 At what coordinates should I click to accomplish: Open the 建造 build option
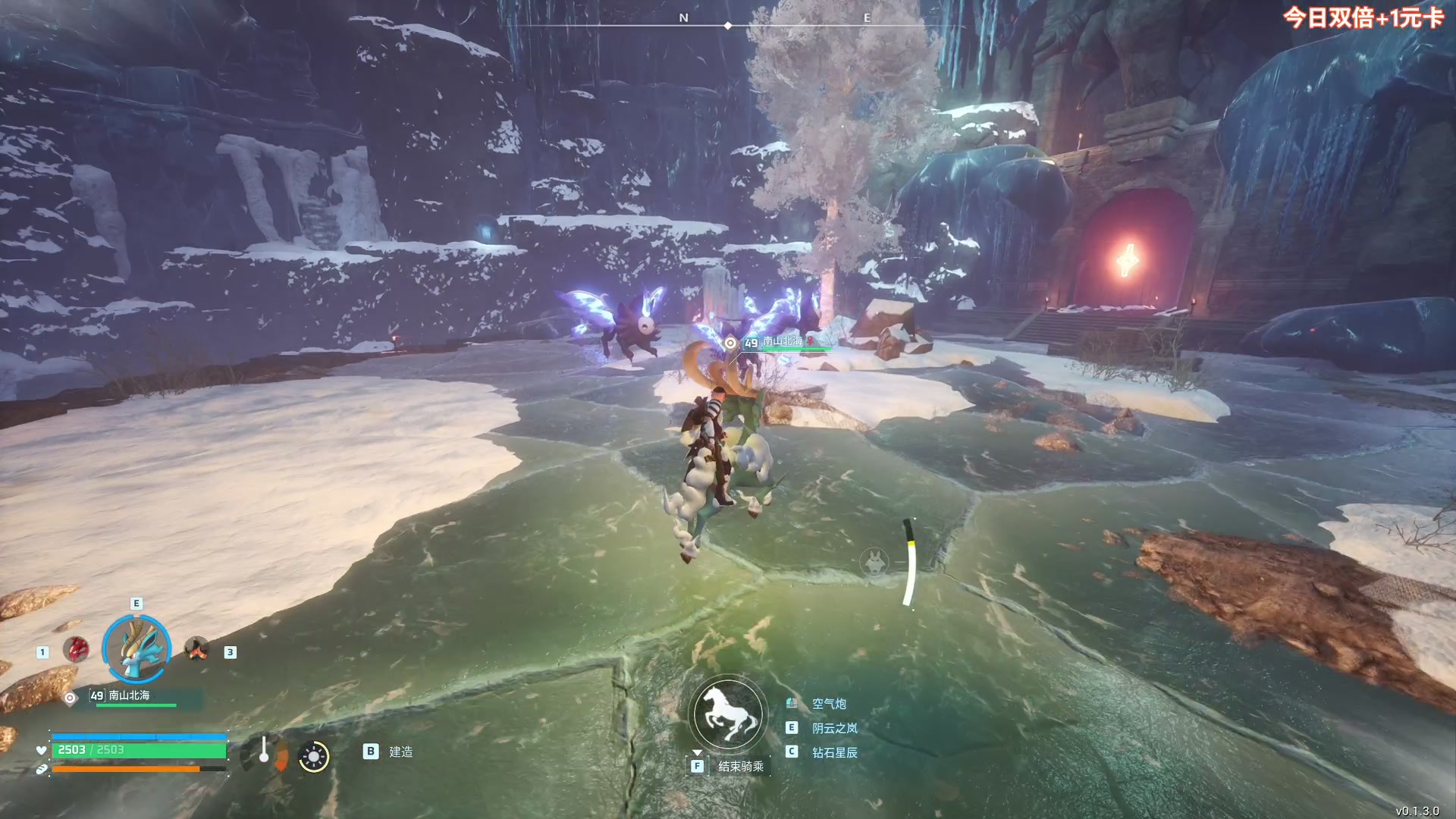pyautogui.click(x=400, y=752)
